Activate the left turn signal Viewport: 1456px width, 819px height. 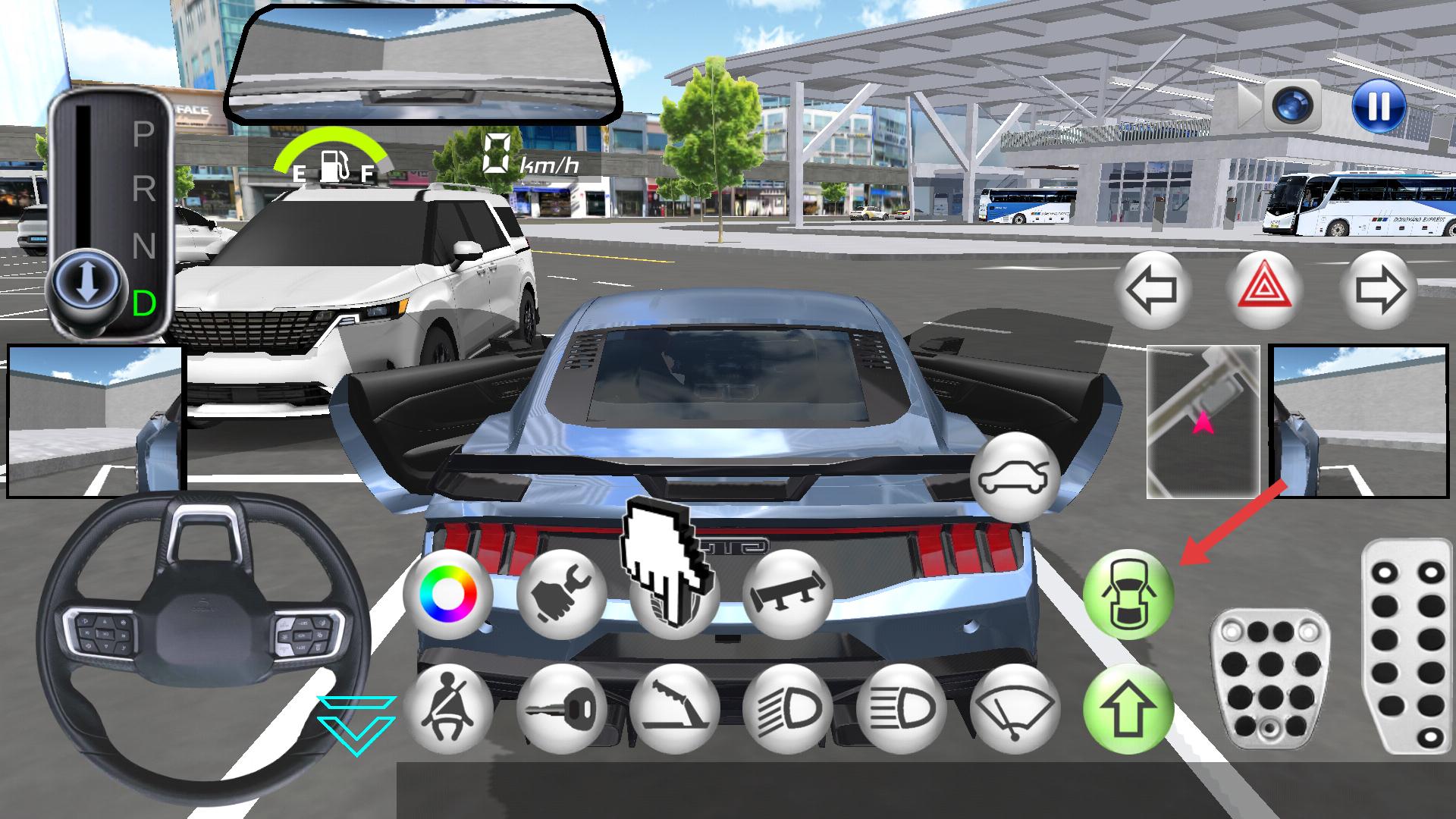click(x=1151, y=290)
